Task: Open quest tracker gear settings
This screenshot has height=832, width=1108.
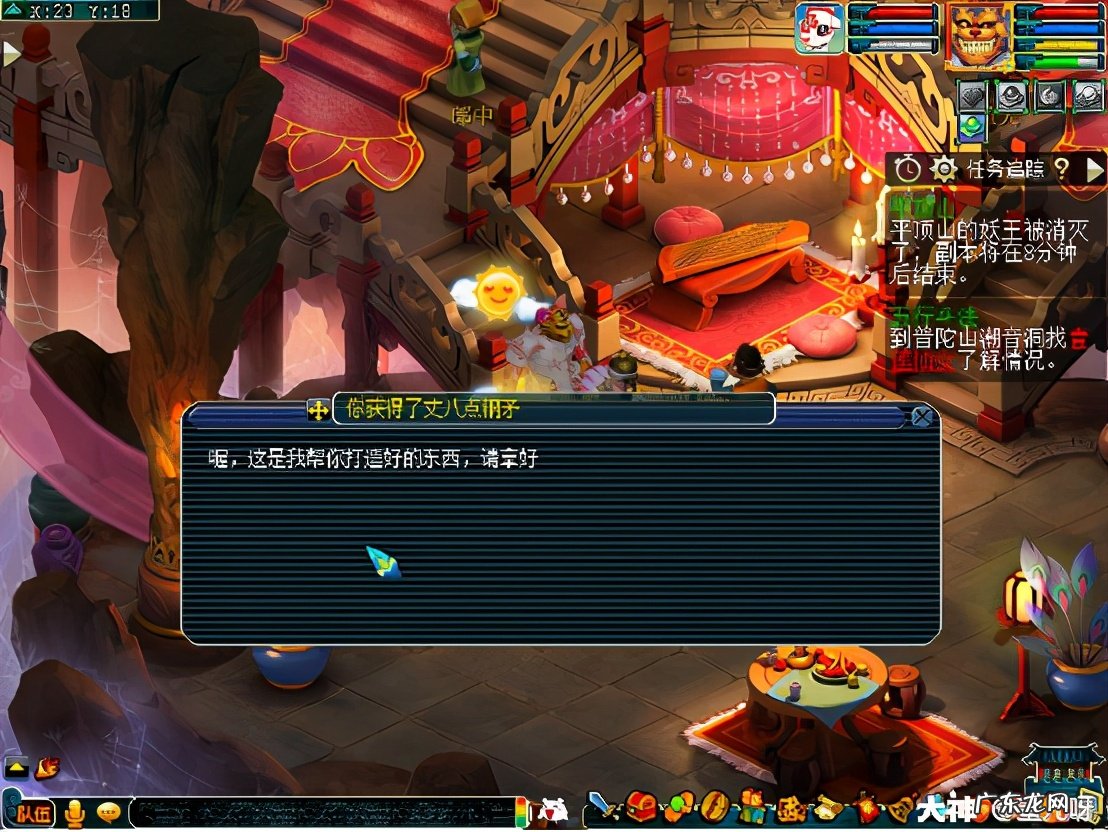Action: coord(943,169)
